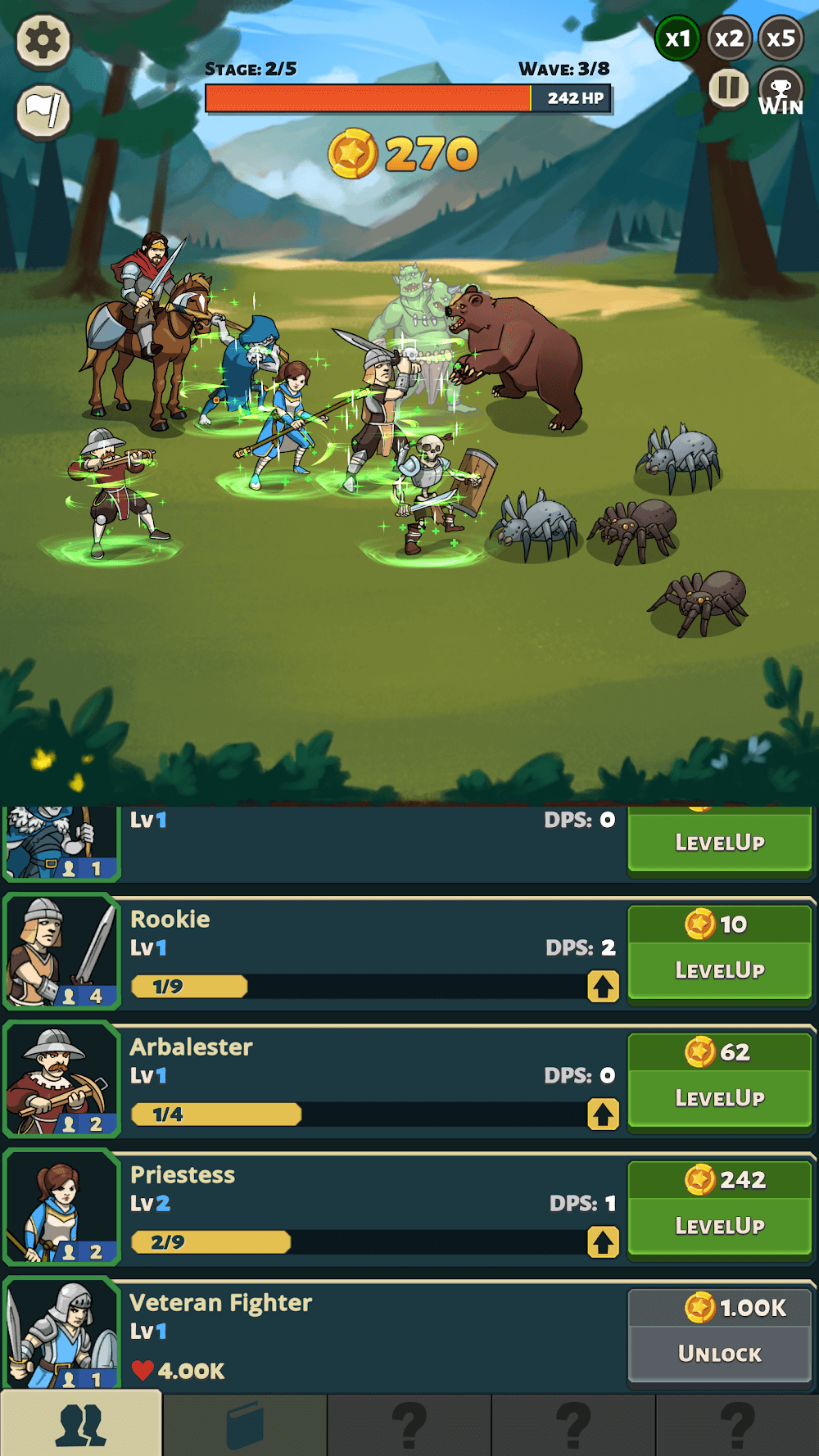
Task: Switch game speed to x2
Action: (x=729, y=38)
